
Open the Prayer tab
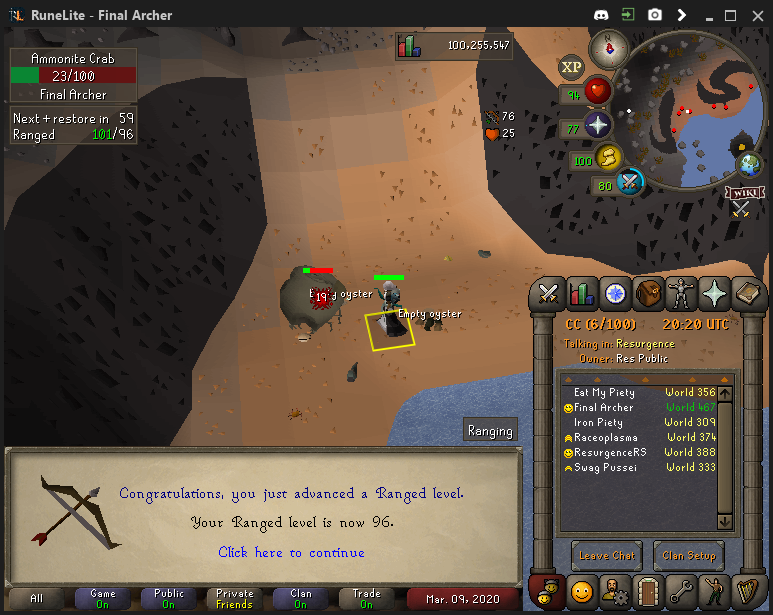[715, 293]
